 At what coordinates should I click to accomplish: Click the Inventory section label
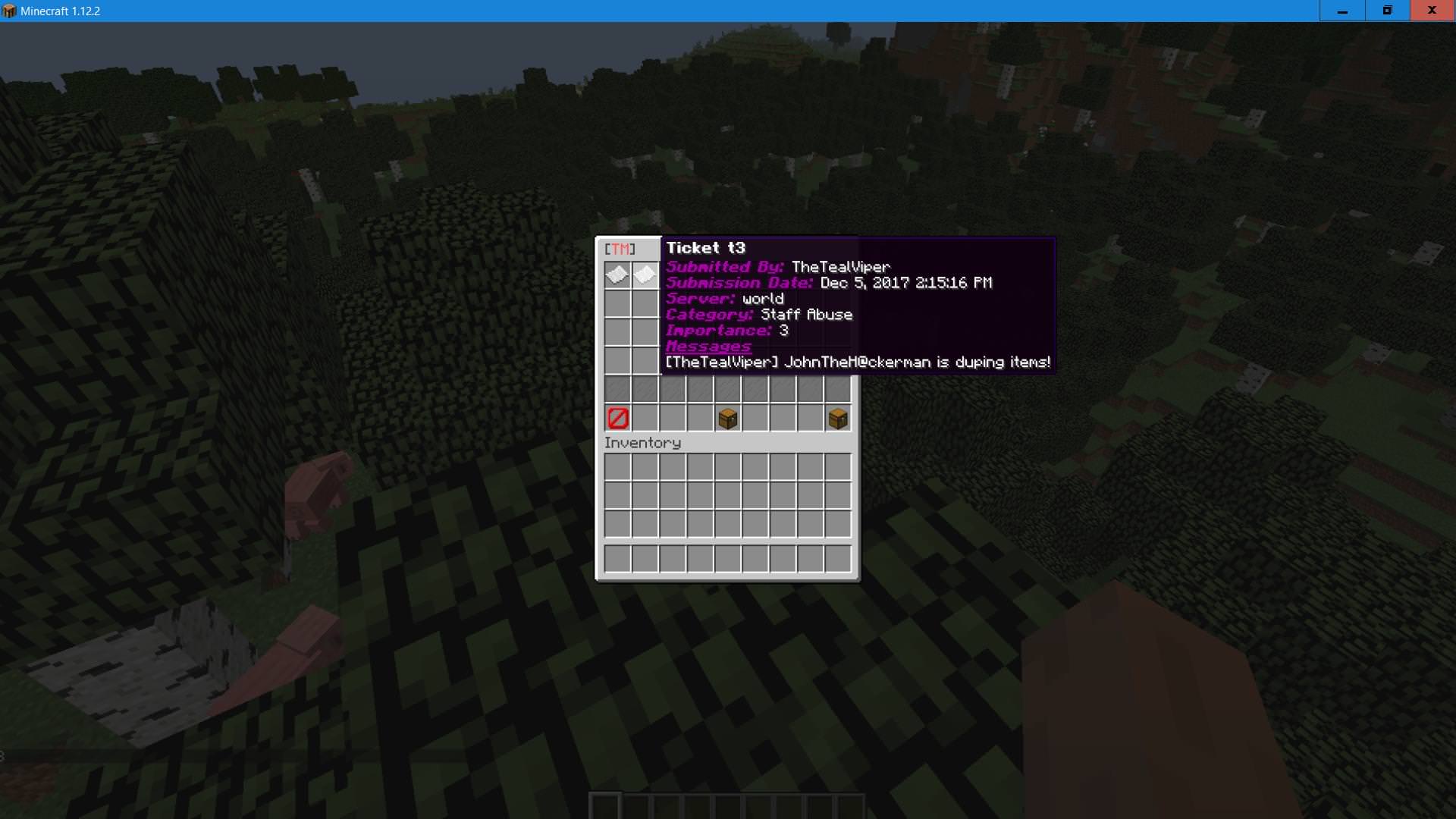tap(644, 442)
